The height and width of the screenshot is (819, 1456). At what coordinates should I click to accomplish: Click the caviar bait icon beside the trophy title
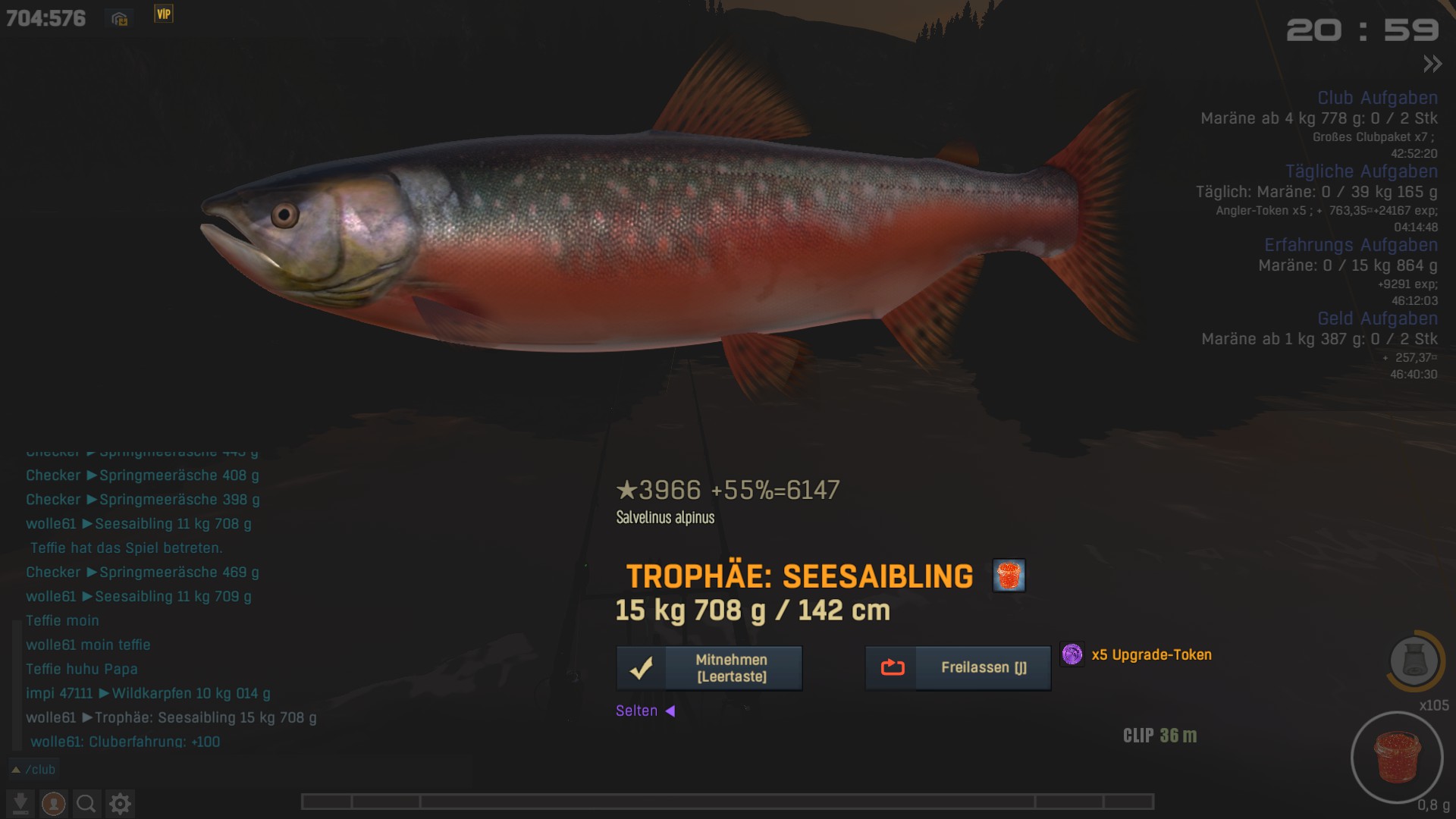1009,576
